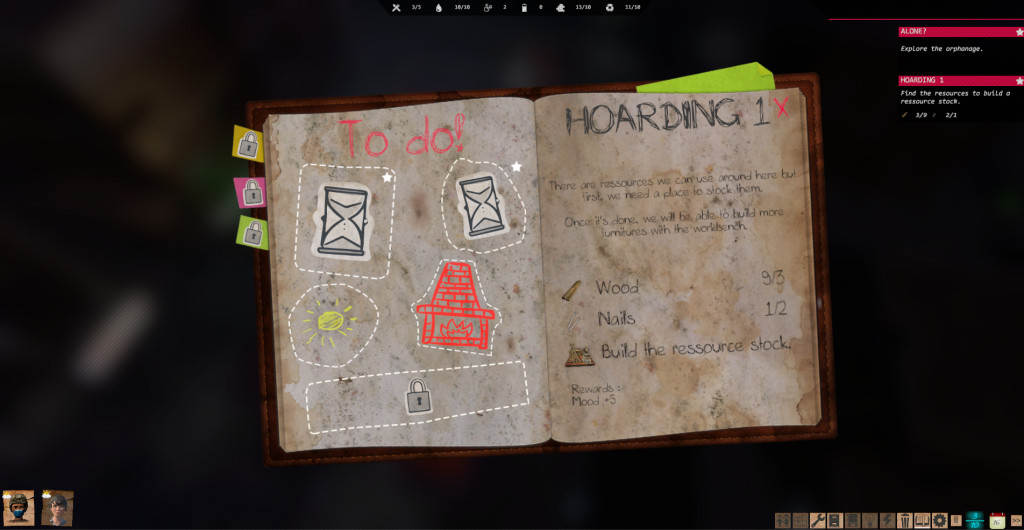Pause the game with the pause button

click(956, 520)
